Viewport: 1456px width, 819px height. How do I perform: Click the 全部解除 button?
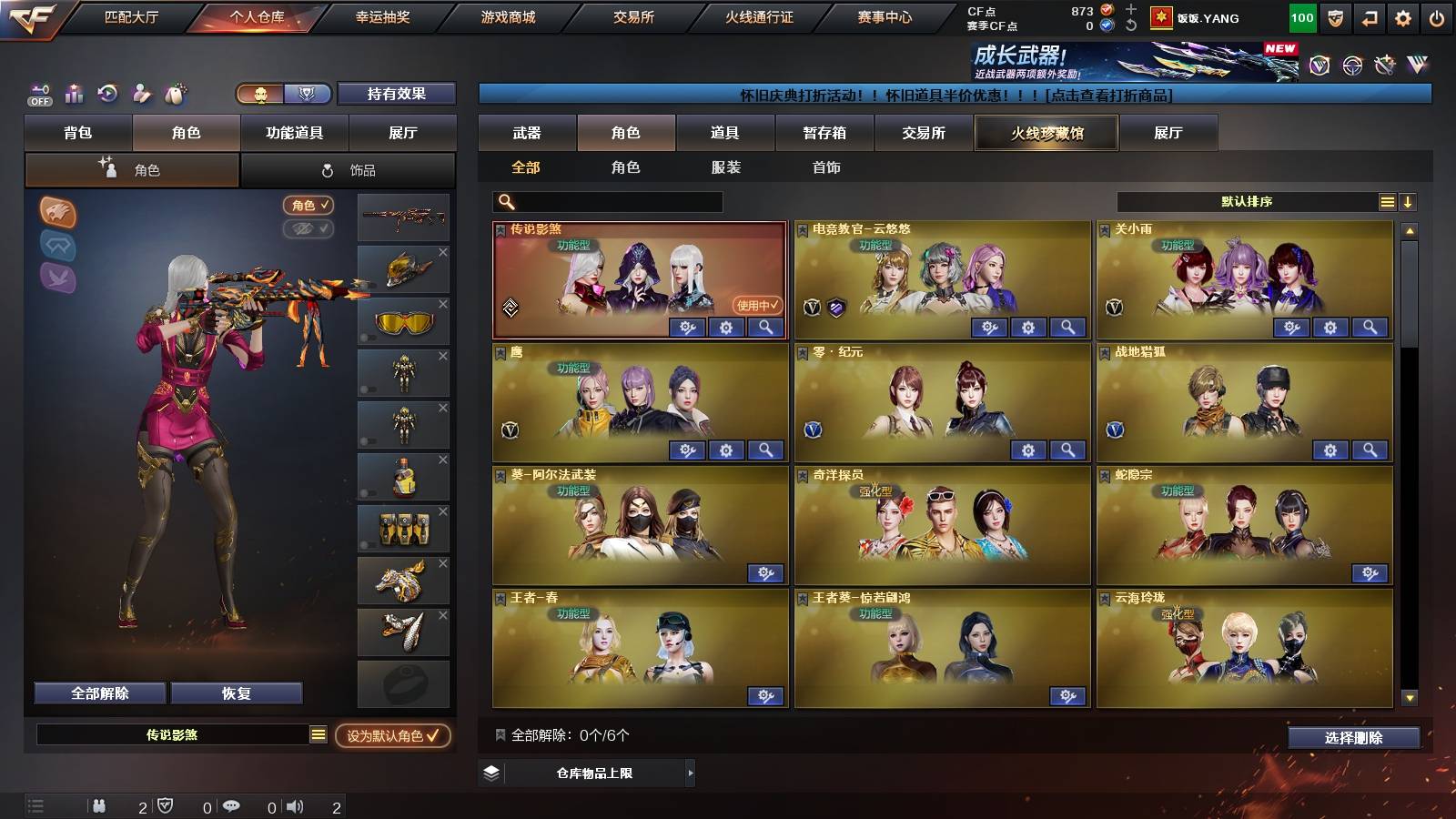coord(98,693)
